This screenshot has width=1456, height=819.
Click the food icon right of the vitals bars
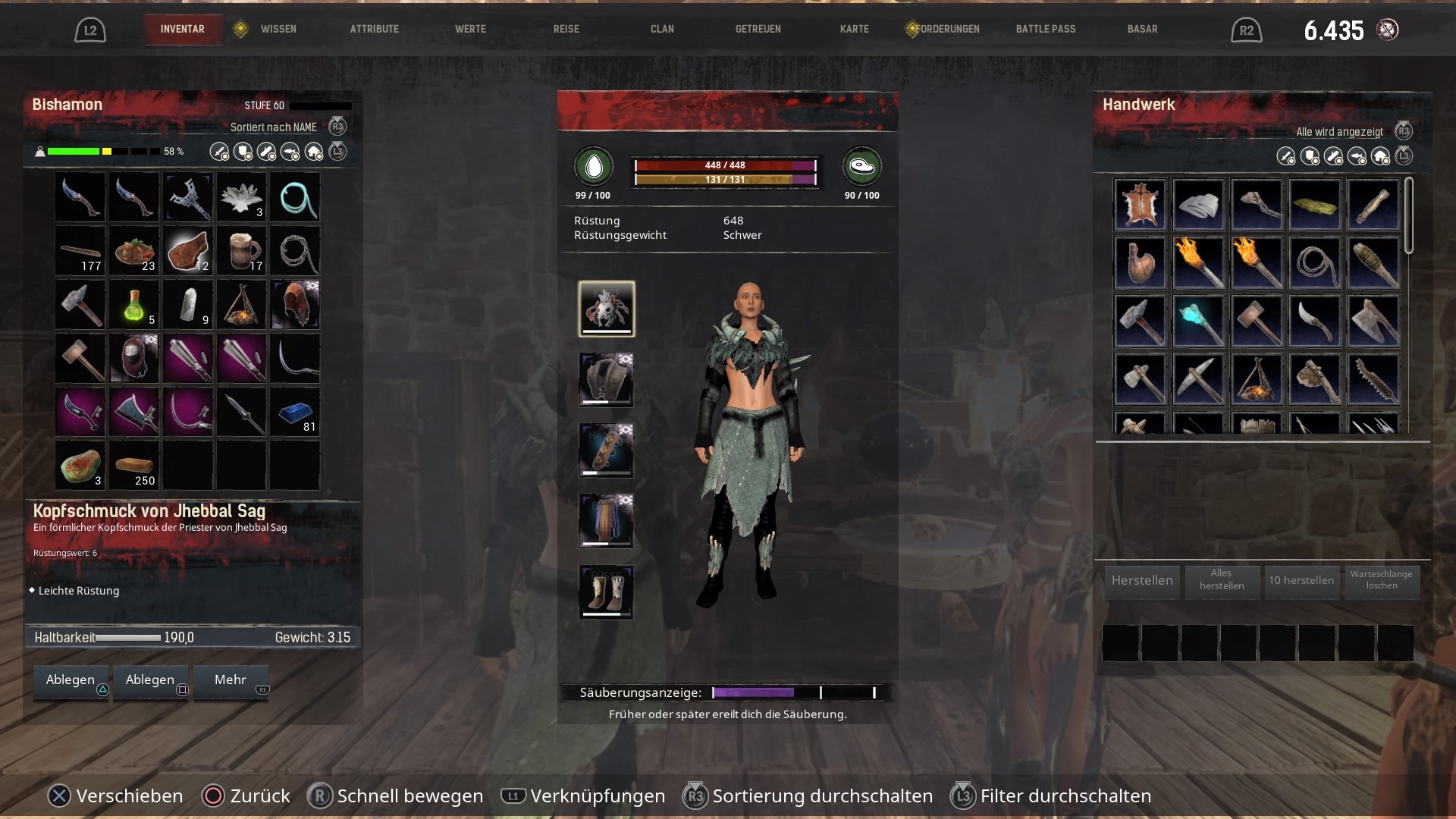pos(862,168)
